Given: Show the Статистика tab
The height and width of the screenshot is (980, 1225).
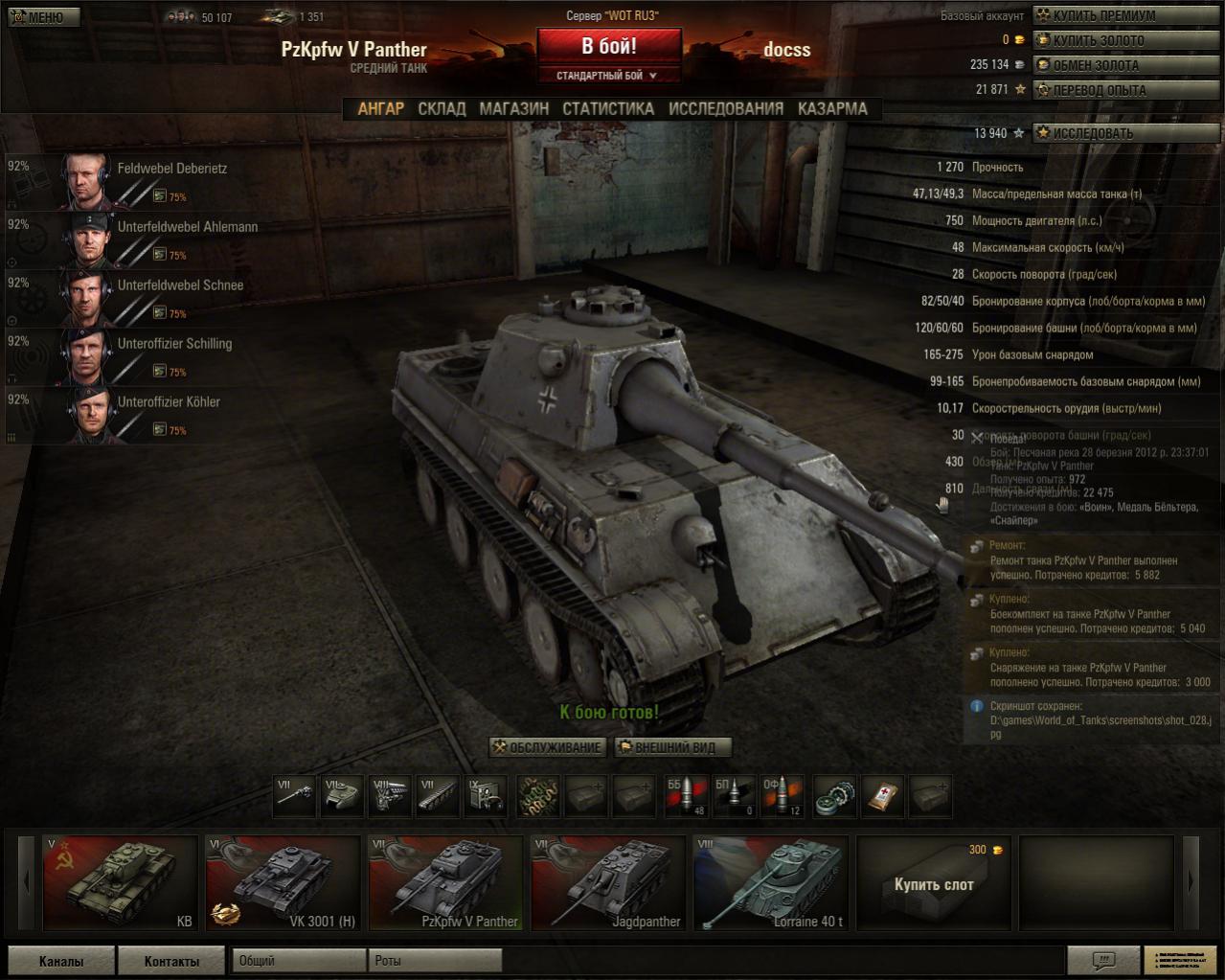Looking at the screenshot, I should [x=608, y=109].
